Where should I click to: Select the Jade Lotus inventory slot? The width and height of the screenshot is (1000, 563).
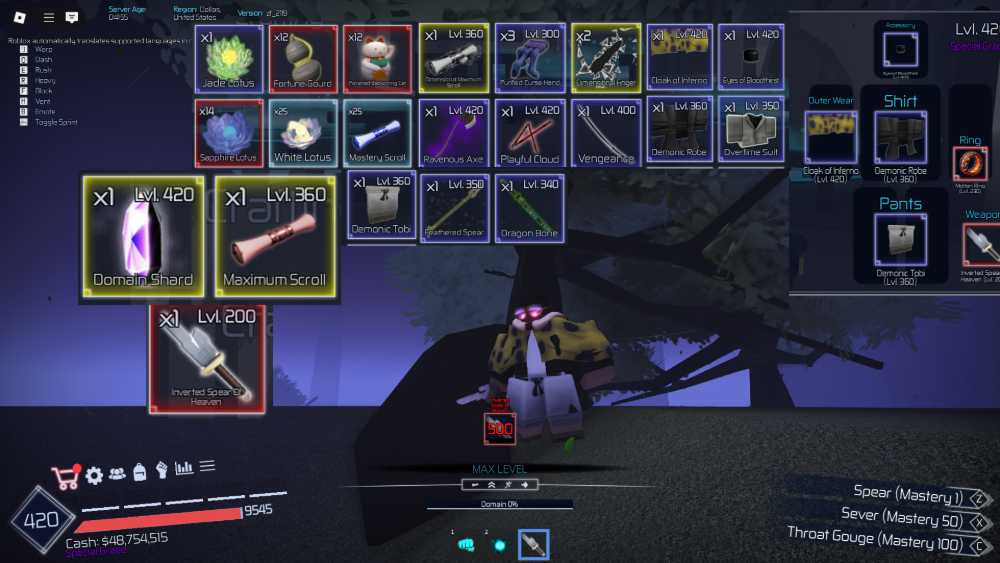pyautogui.click(x=229, y=58)
